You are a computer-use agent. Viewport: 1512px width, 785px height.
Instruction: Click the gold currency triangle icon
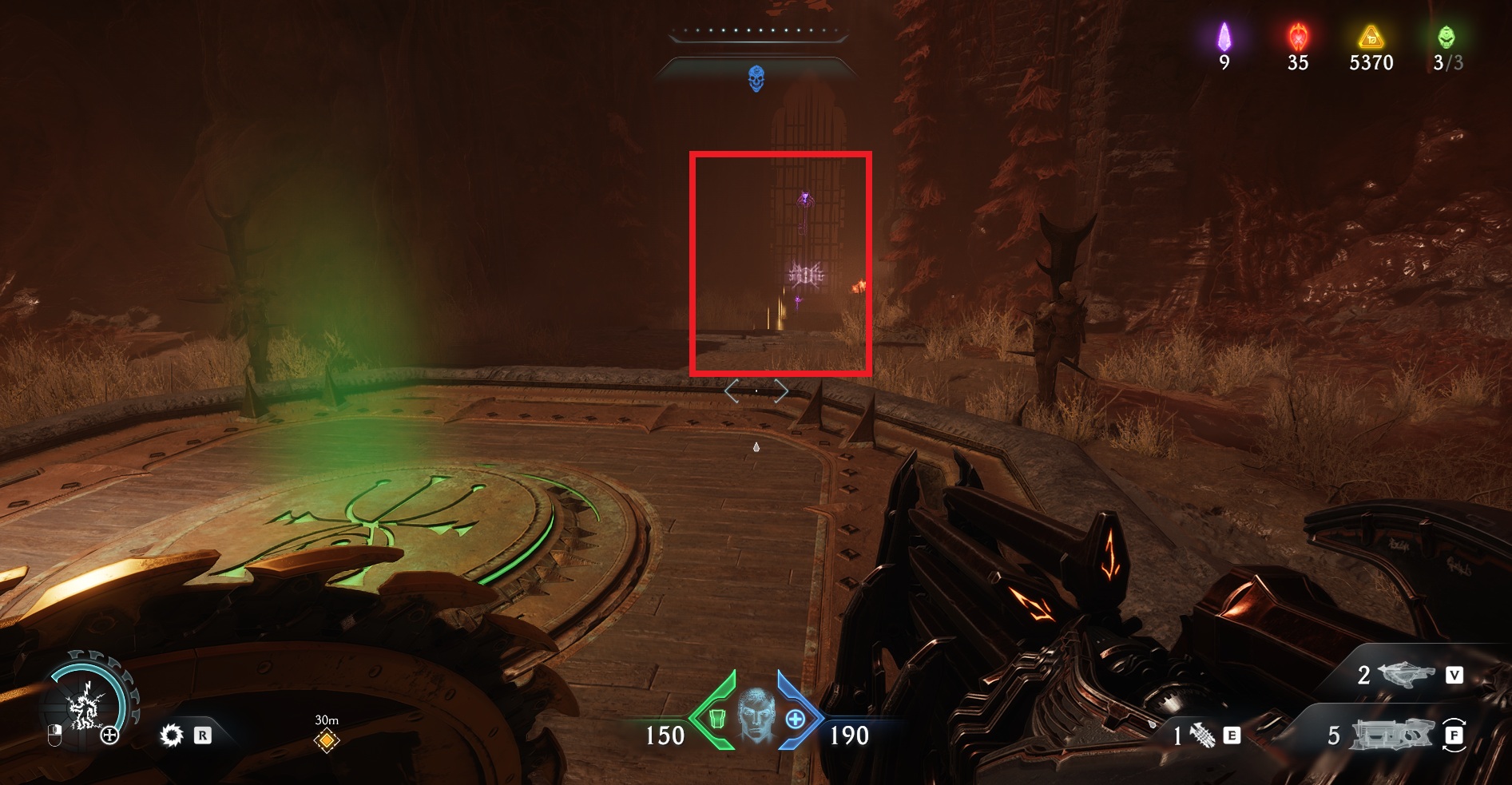click(1371, 37)
